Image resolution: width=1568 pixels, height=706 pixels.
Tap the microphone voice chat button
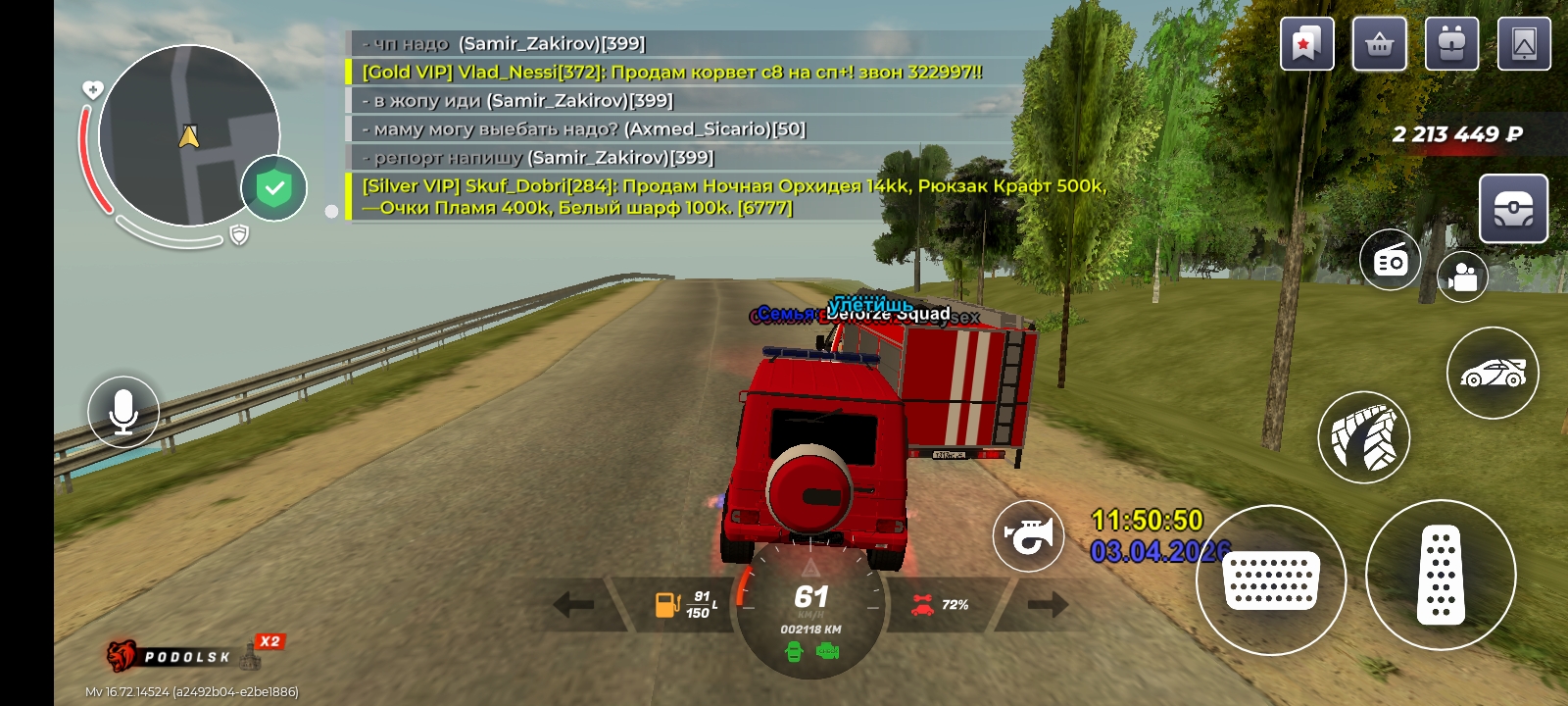pyautogui.click(x=123, y=412)
